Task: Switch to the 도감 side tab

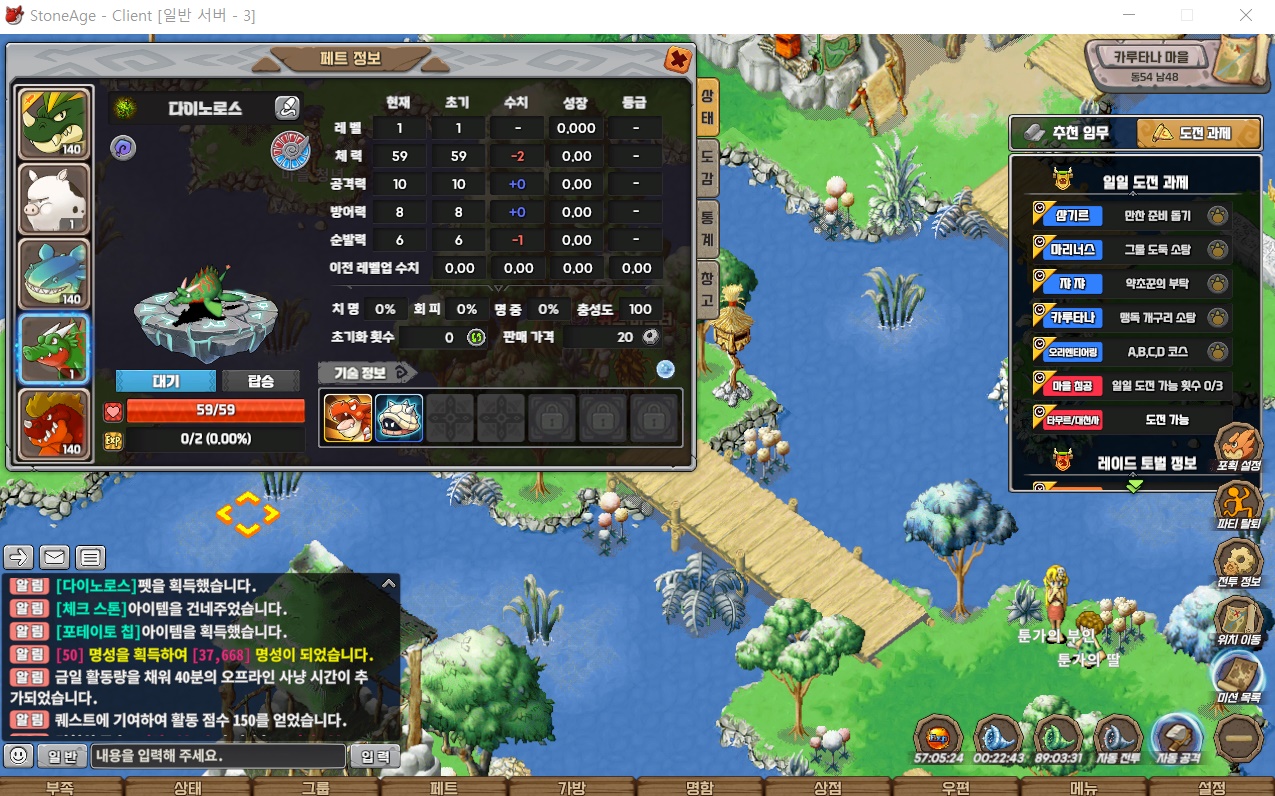Action: pyautogui.click(x=707, y=166)
